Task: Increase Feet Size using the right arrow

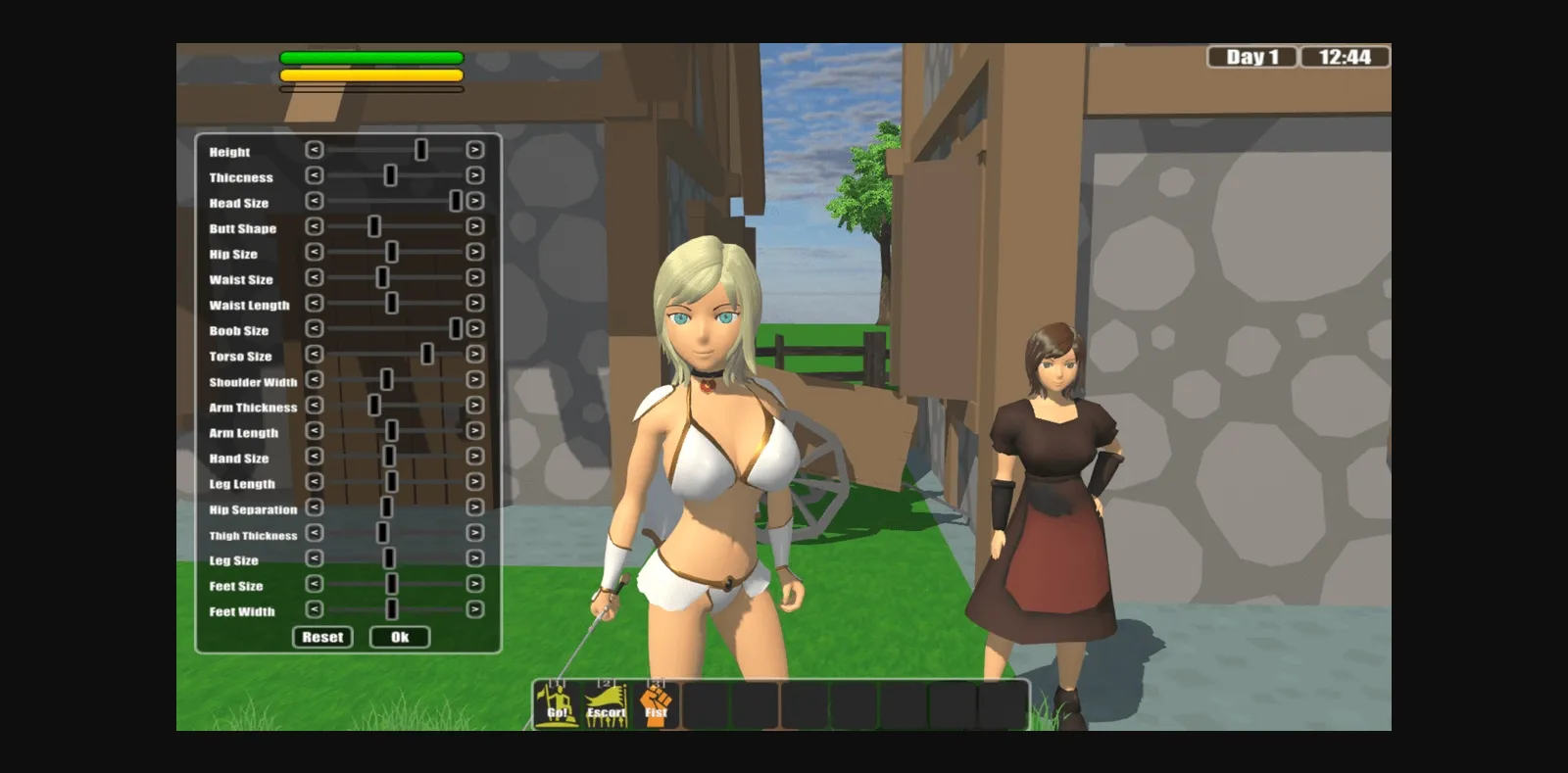Action: click(473, 586)
